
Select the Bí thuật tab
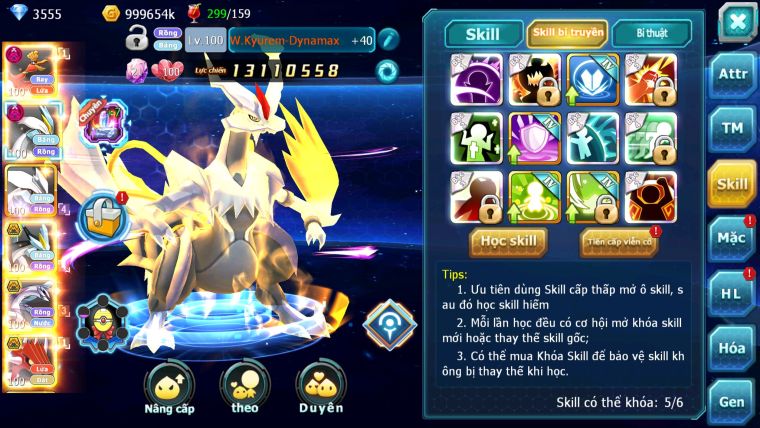tap(650, 33)
